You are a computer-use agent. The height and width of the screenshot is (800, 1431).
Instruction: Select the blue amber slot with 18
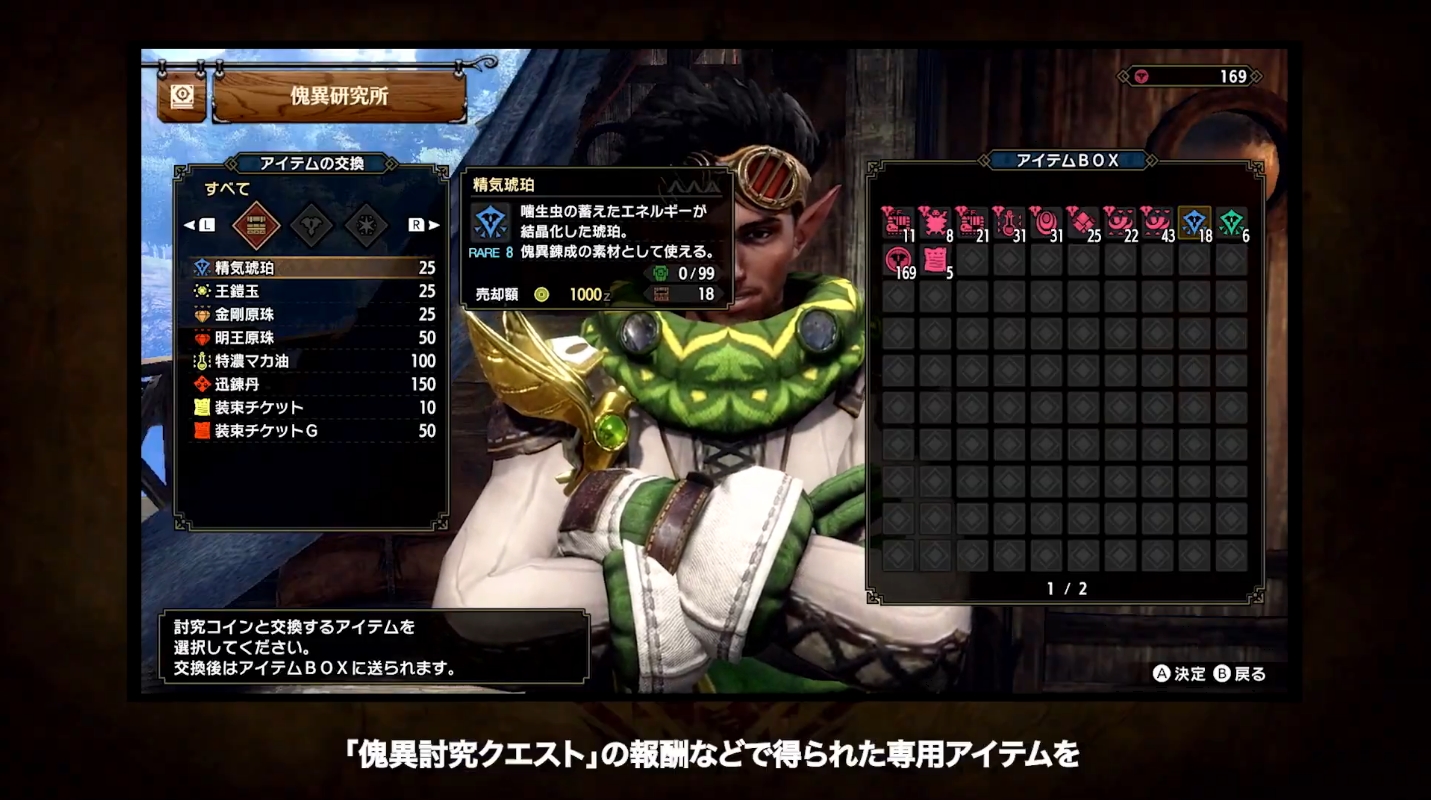1195,222
